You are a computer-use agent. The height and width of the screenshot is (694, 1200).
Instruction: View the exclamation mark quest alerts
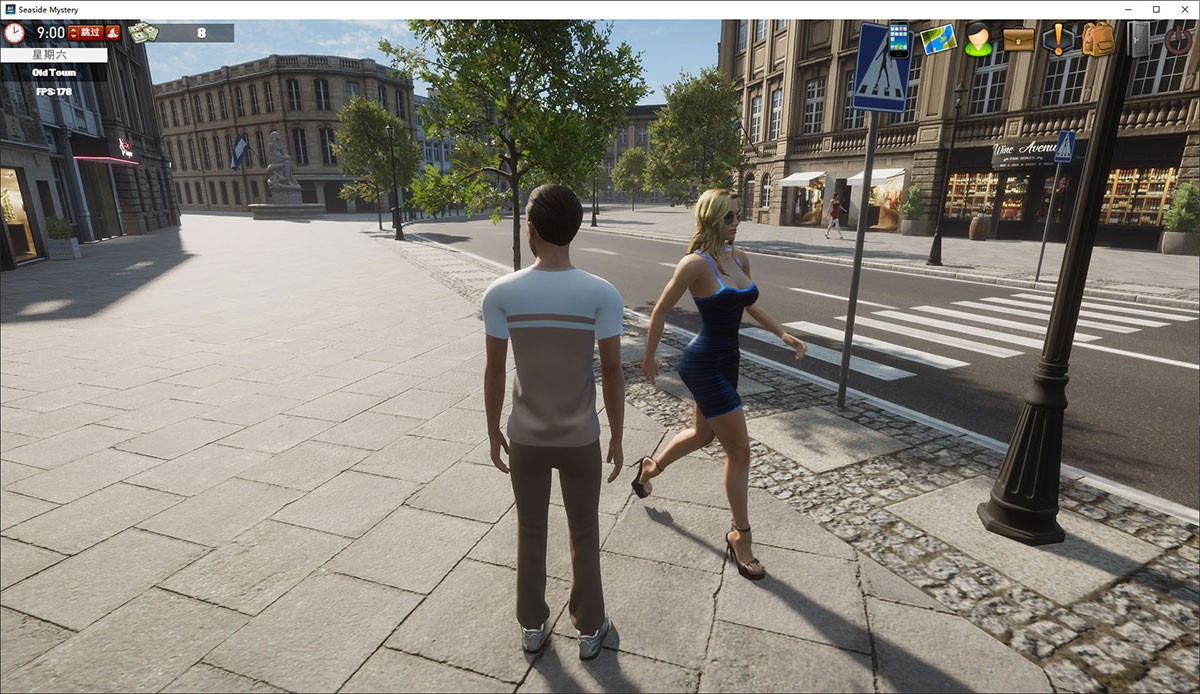(1057, 39)
